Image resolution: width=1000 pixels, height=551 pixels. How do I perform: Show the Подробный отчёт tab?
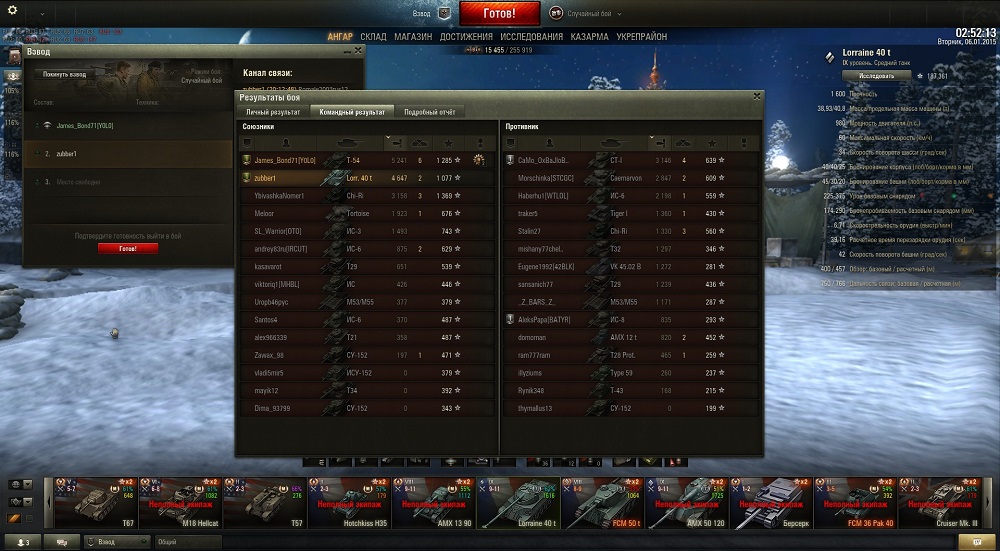pos(429,112)
